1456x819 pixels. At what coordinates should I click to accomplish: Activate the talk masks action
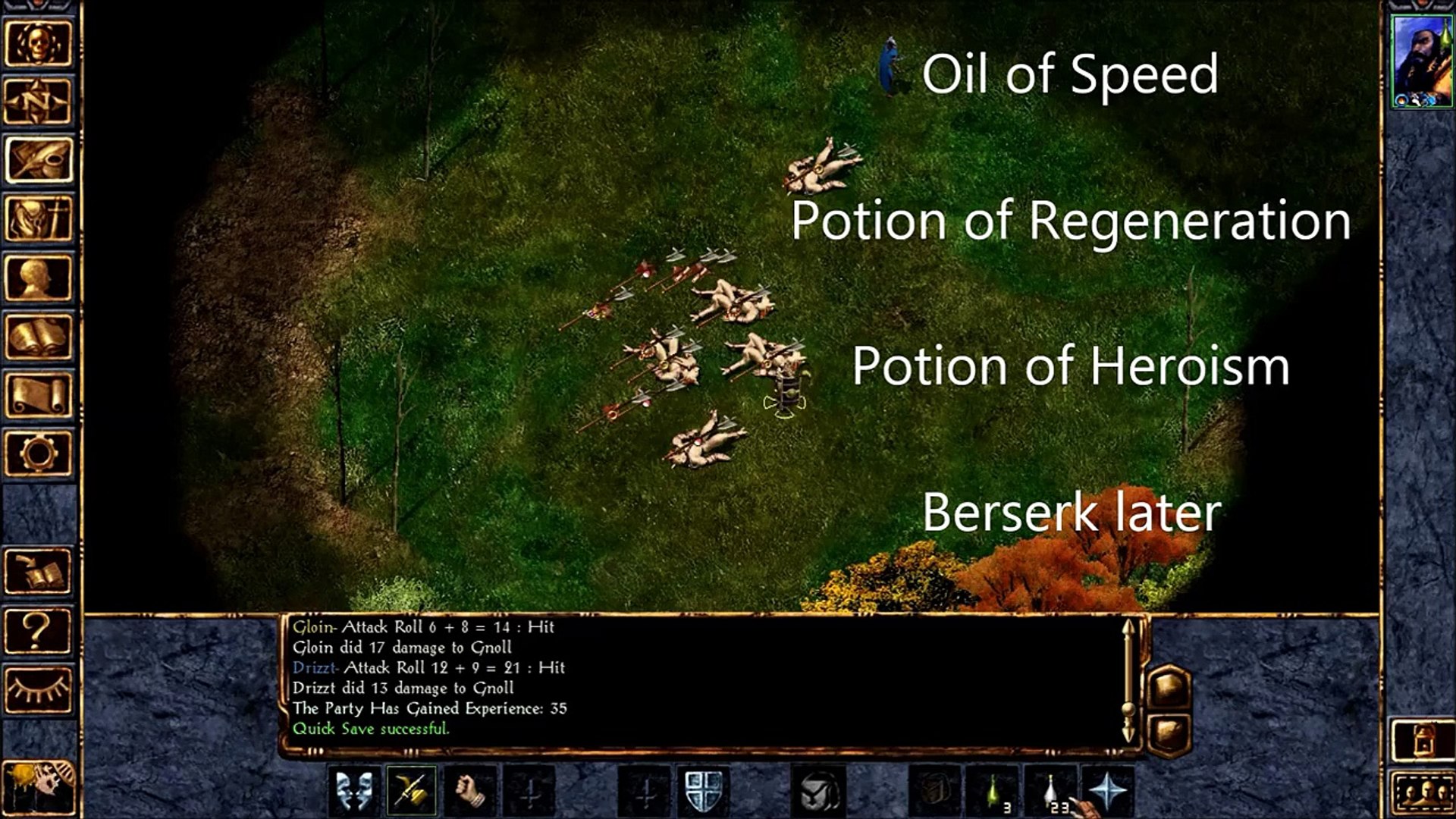point(354,791)
